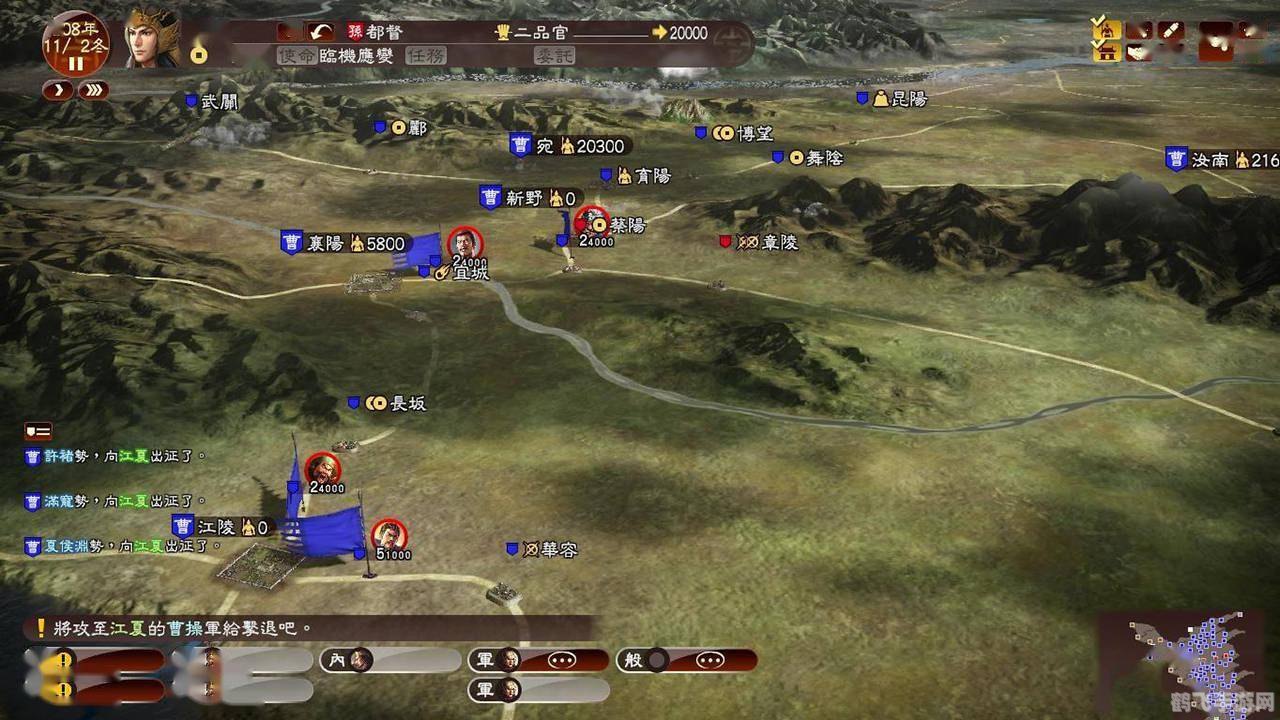
Task: Click the single-arrow normal speed button
Action: (x=57, y=90)
